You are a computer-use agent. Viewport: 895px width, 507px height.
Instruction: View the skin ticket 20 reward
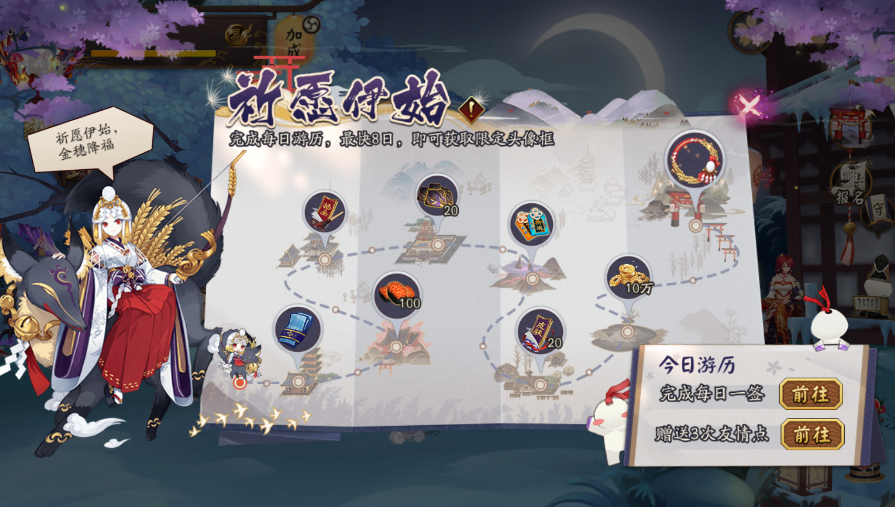(540, 332)
